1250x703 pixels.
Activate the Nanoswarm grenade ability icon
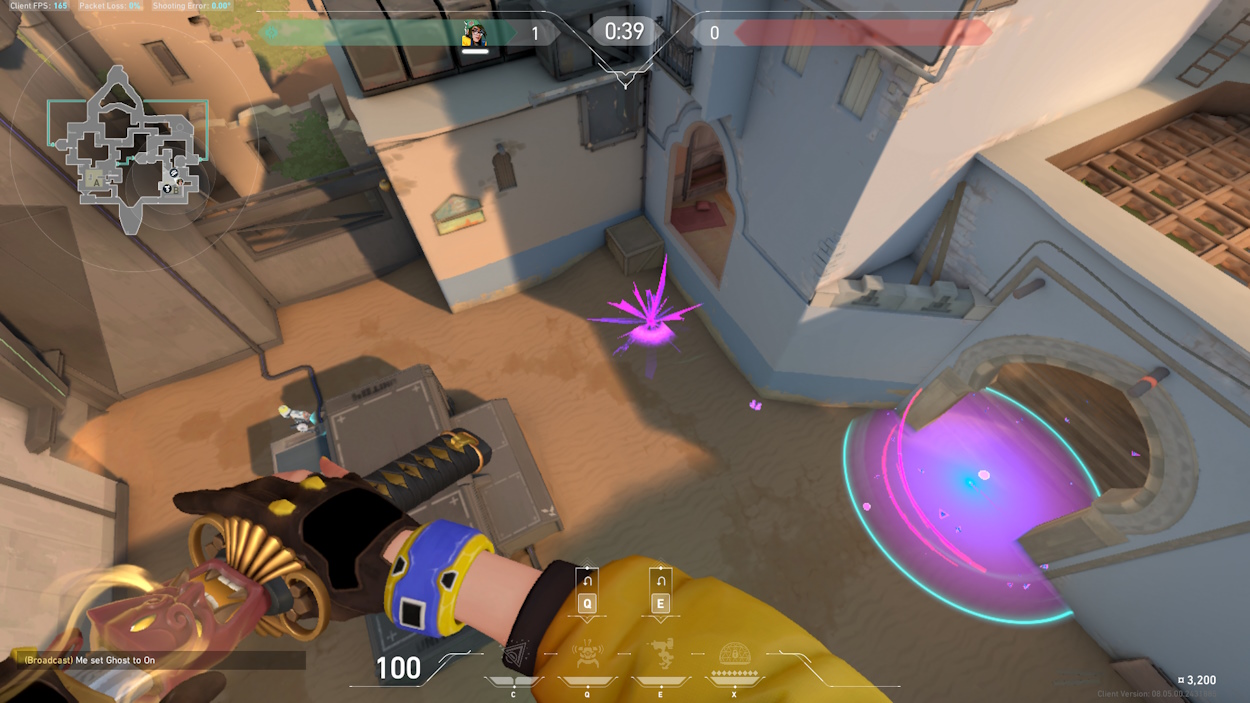pos(513,657)
